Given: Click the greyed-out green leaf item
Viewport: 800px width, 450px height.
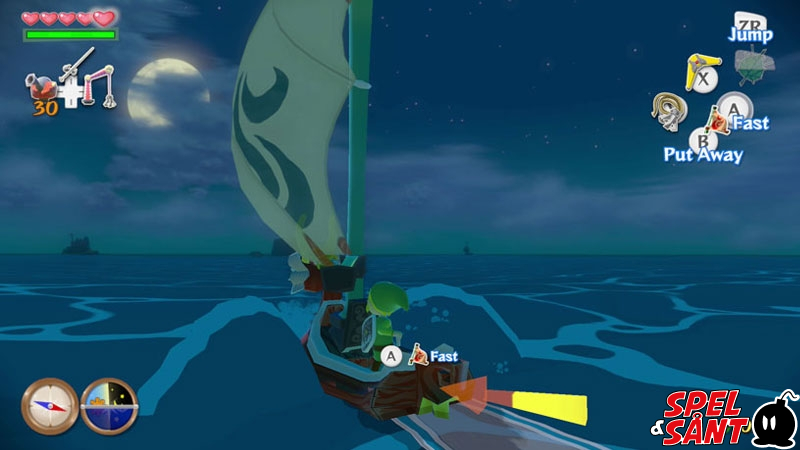Looking at the screenshot, I should click(x=753, y=66).
